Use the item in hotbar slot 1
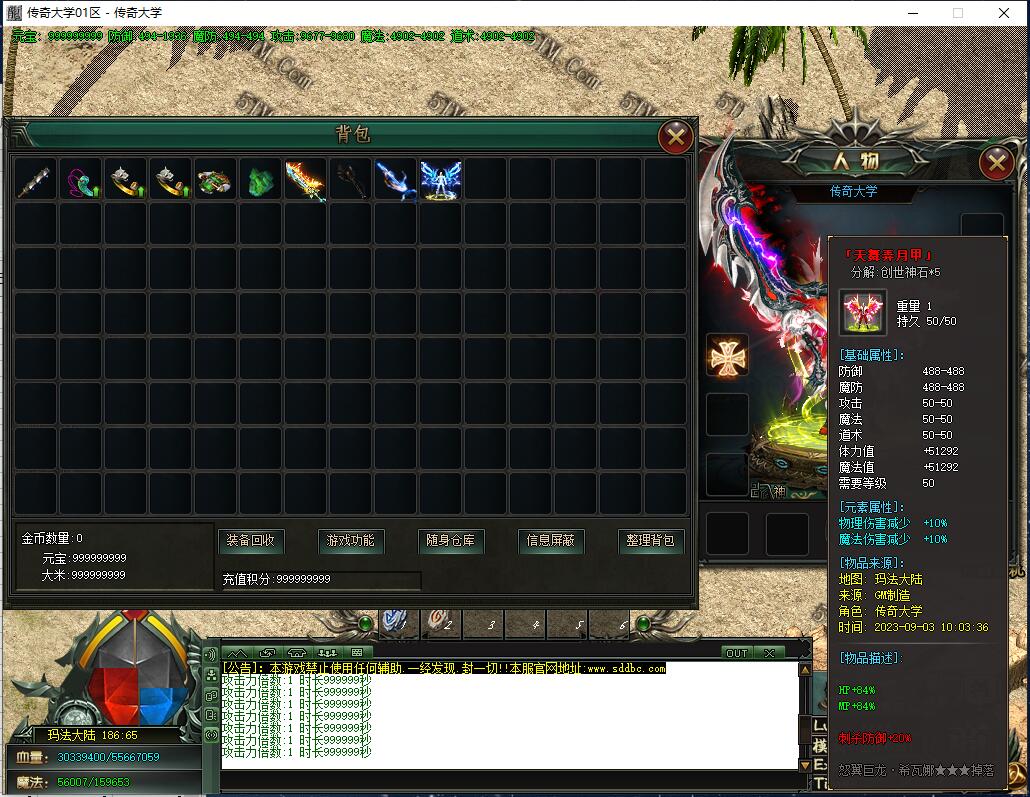1030x797 pixels. [x=399, y=623]
